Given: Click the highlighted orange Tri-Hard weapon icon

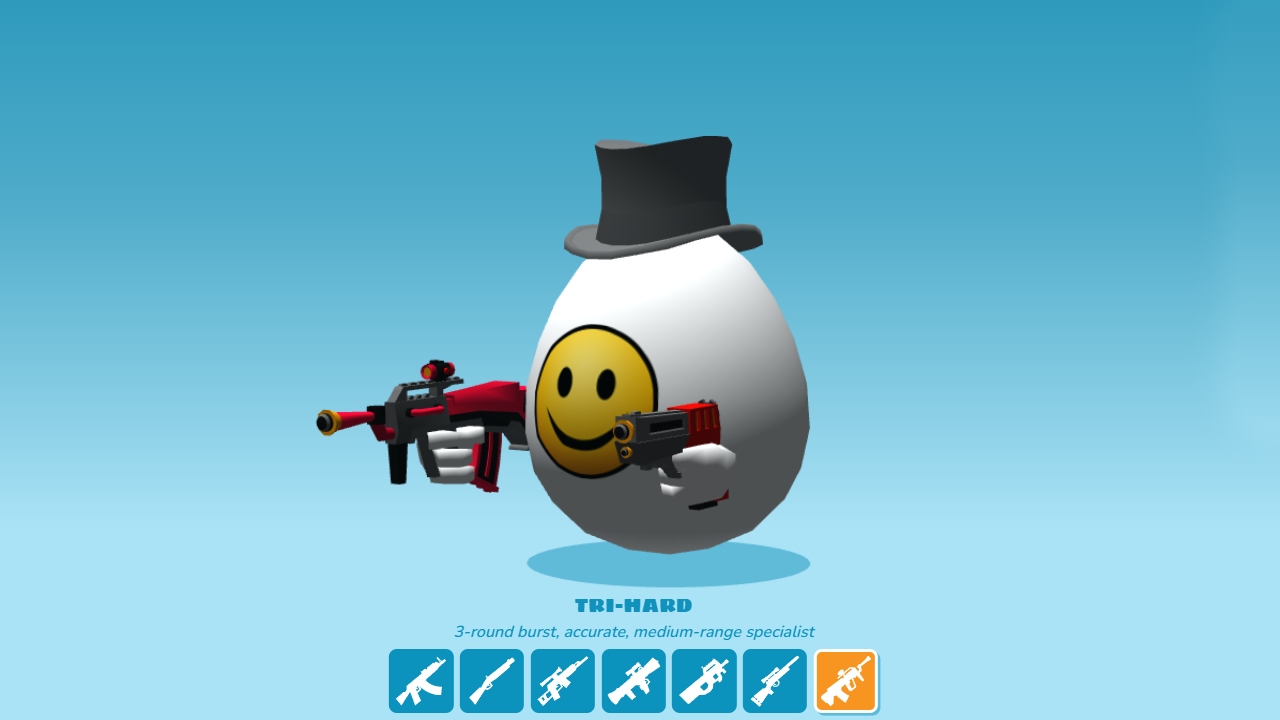Looking at the screenshot, I should click(x=845, y=680).
